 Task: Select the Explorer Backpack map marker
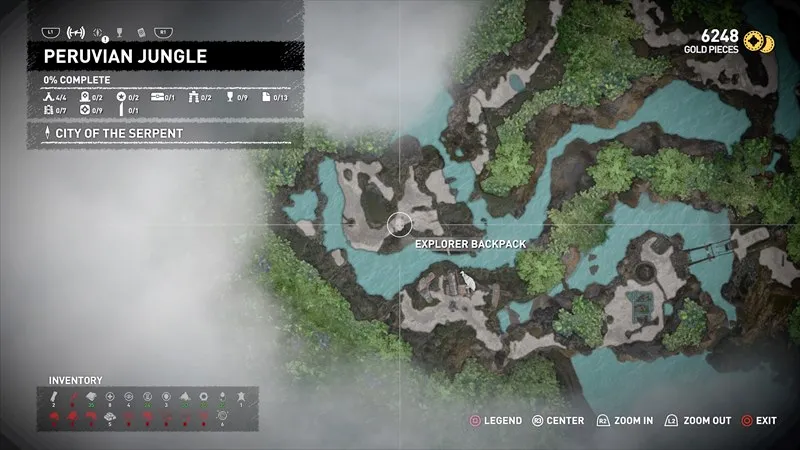coord(400,224)
